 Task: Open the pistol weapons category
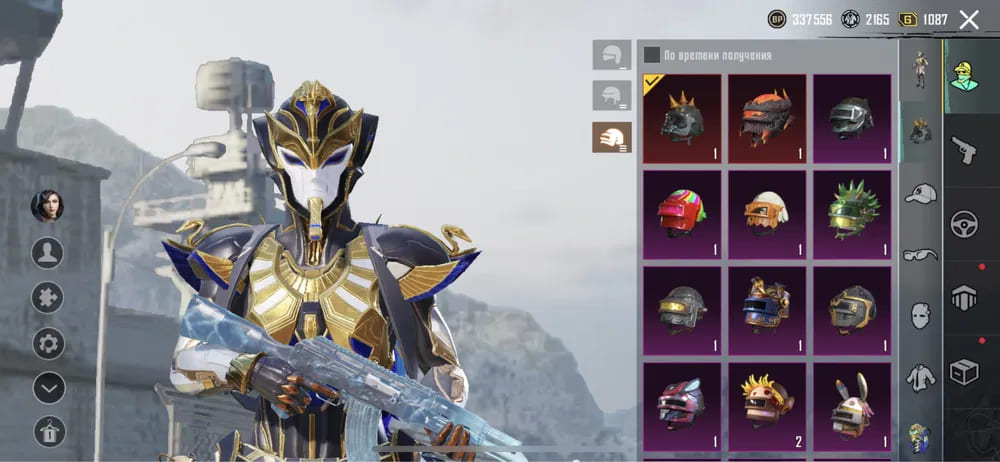964,150
